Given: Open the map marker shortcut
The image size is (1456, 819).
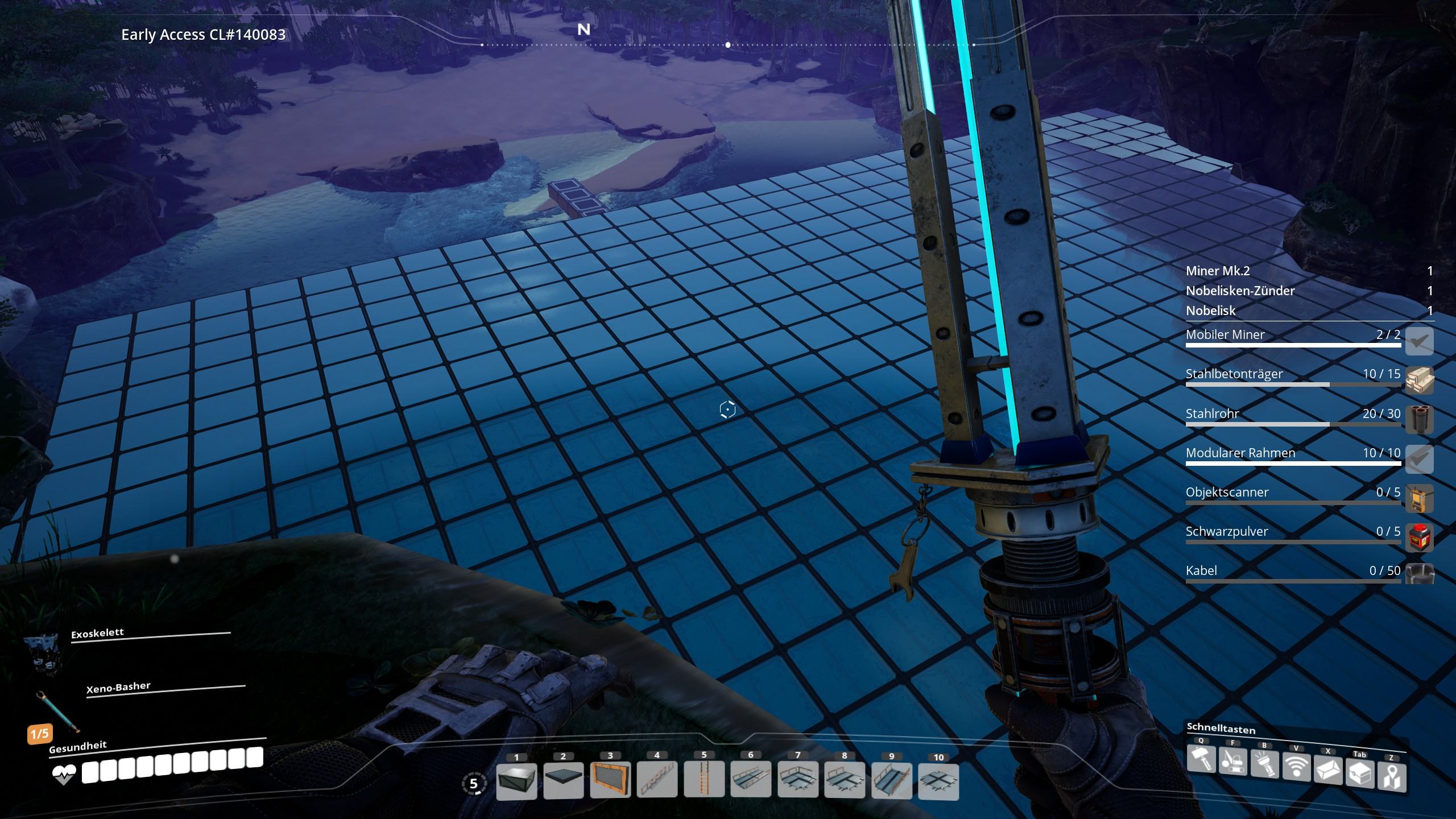Looking at the screenshot, I should point(1391,777).
